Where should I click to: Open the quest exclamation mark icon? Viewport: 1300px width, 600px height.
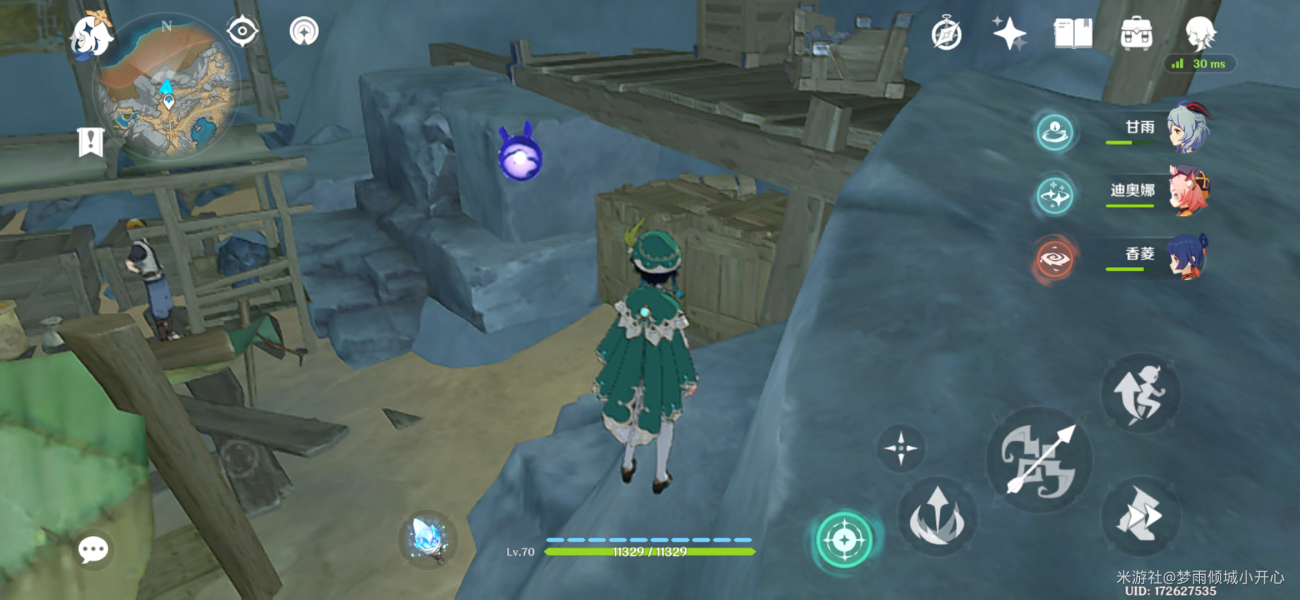tap(90, 142)
